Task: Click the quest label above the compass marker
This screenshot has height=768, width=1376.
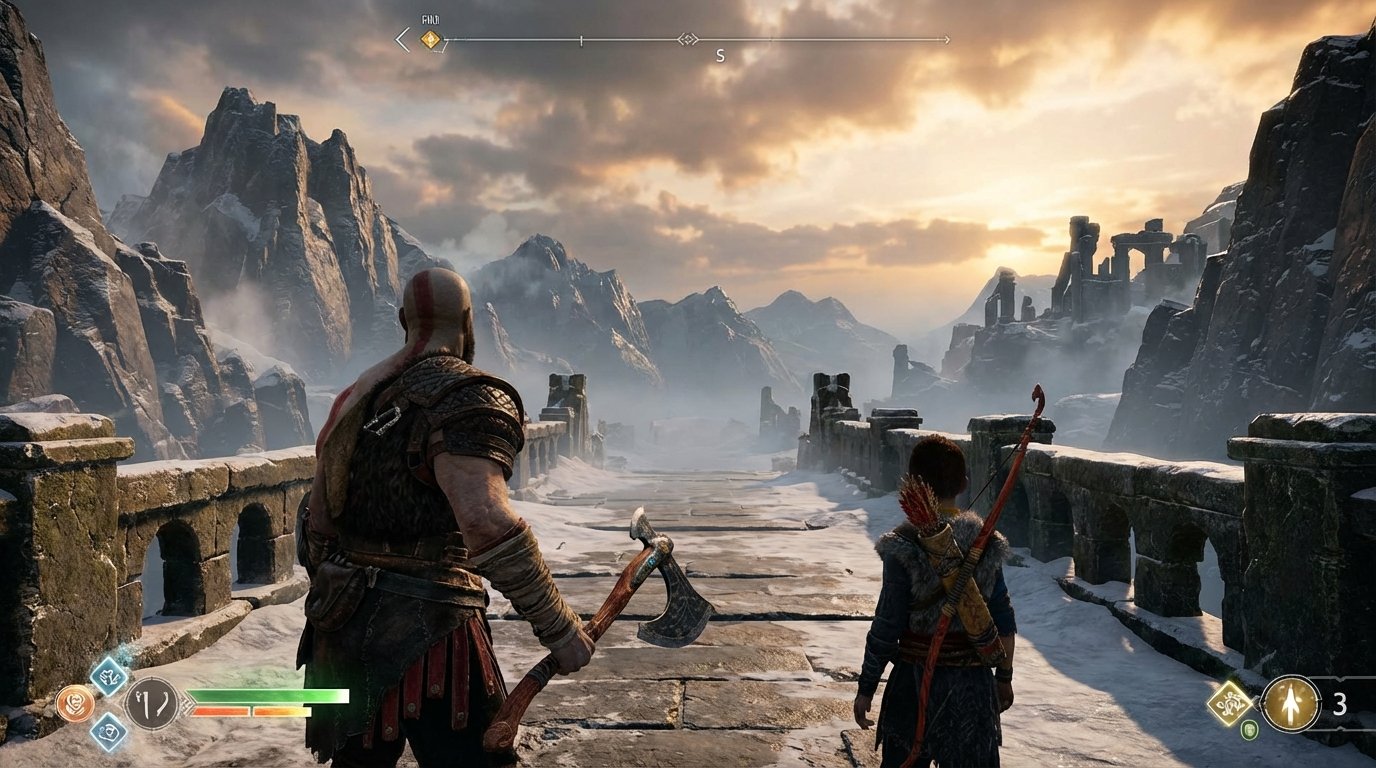Action: [430, 19]
